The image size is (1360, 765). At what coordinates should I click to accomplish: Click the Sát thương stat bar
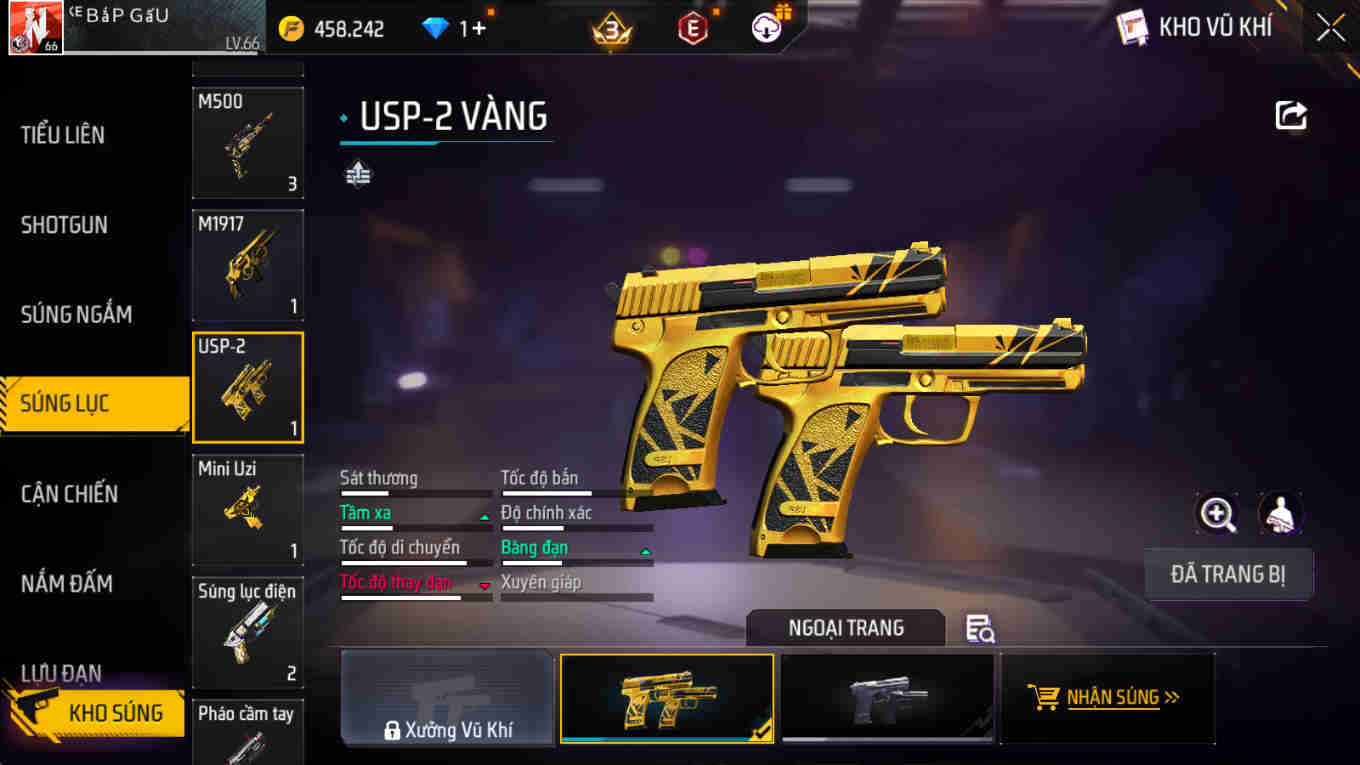point(414,493)
